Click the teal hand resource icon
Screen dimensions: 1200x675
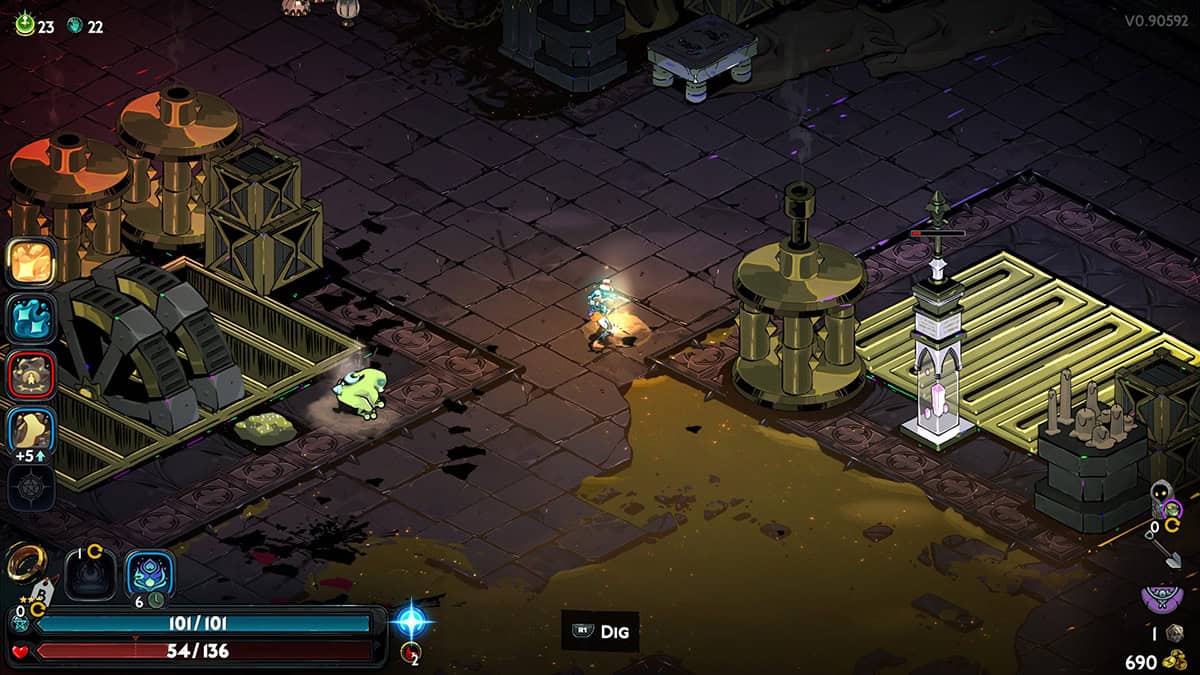[75, 27]
